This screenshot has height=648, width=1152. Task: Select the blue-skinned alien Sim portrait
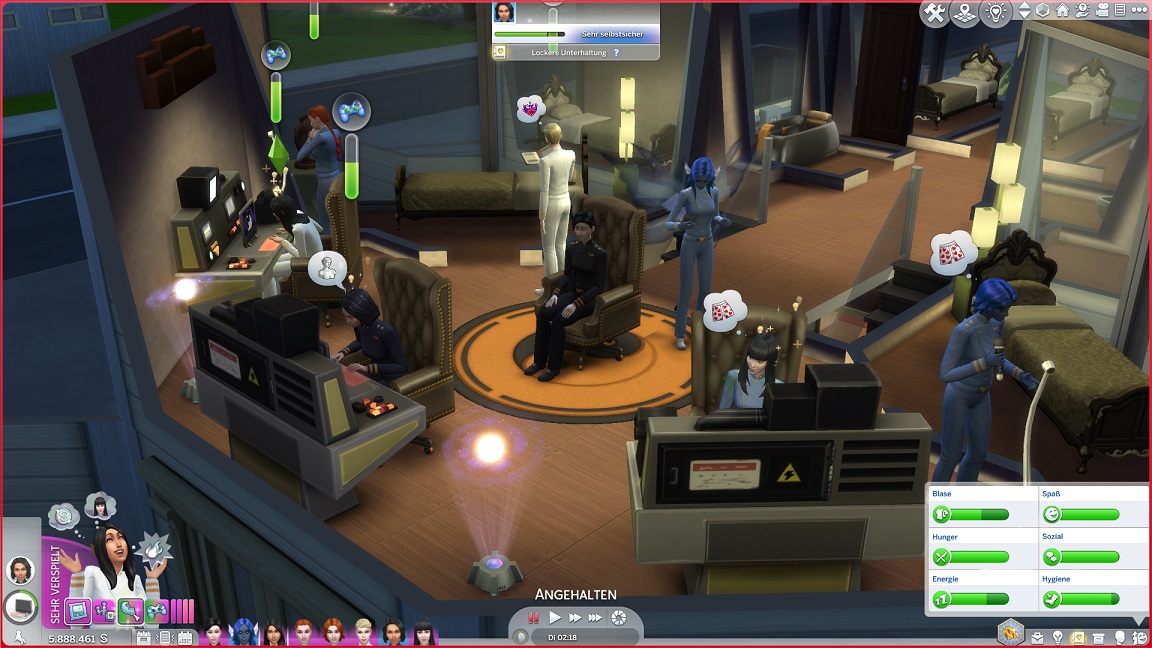tap(242, 633)
